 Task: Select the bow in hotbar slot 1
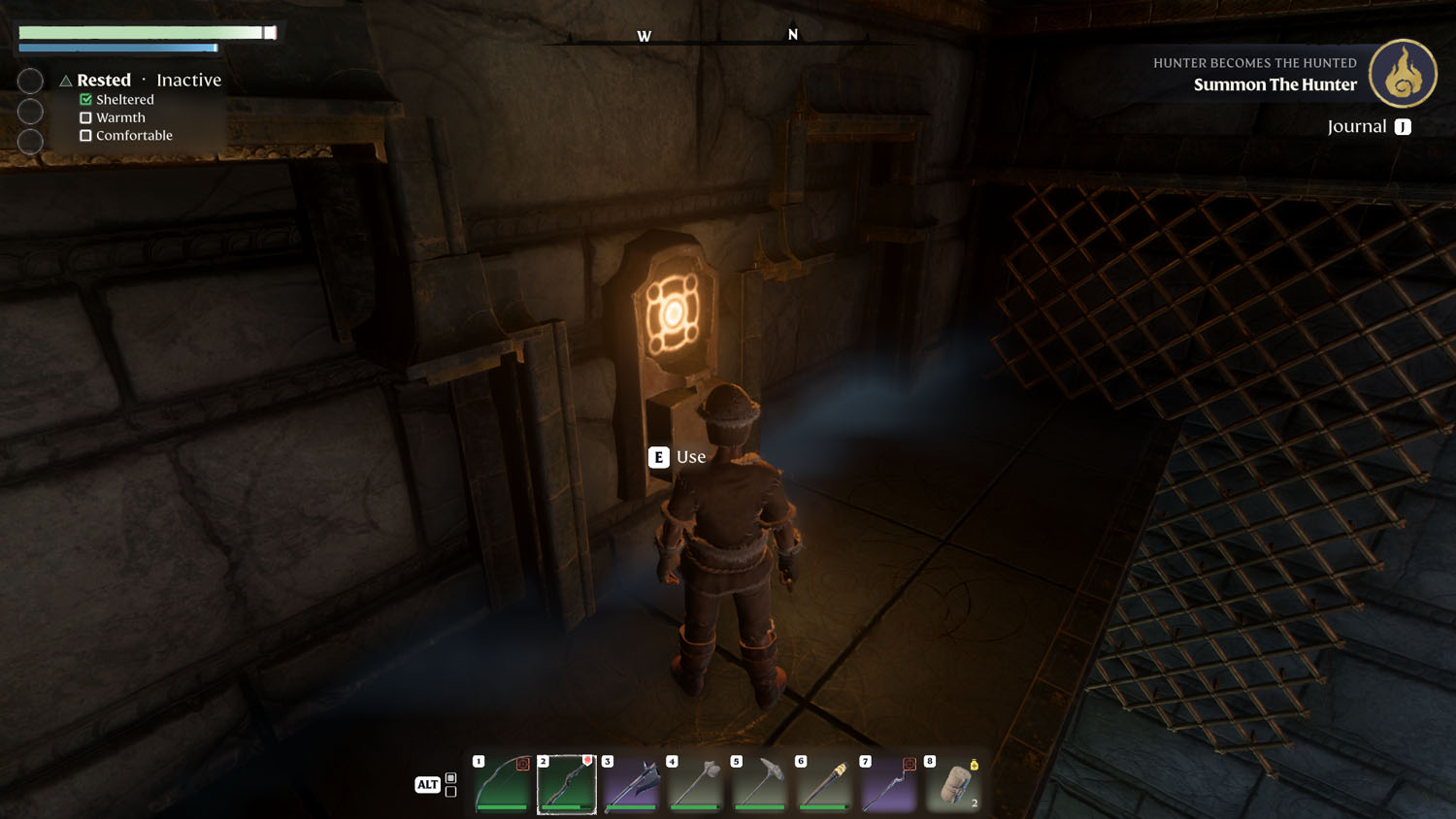[503, 784]
